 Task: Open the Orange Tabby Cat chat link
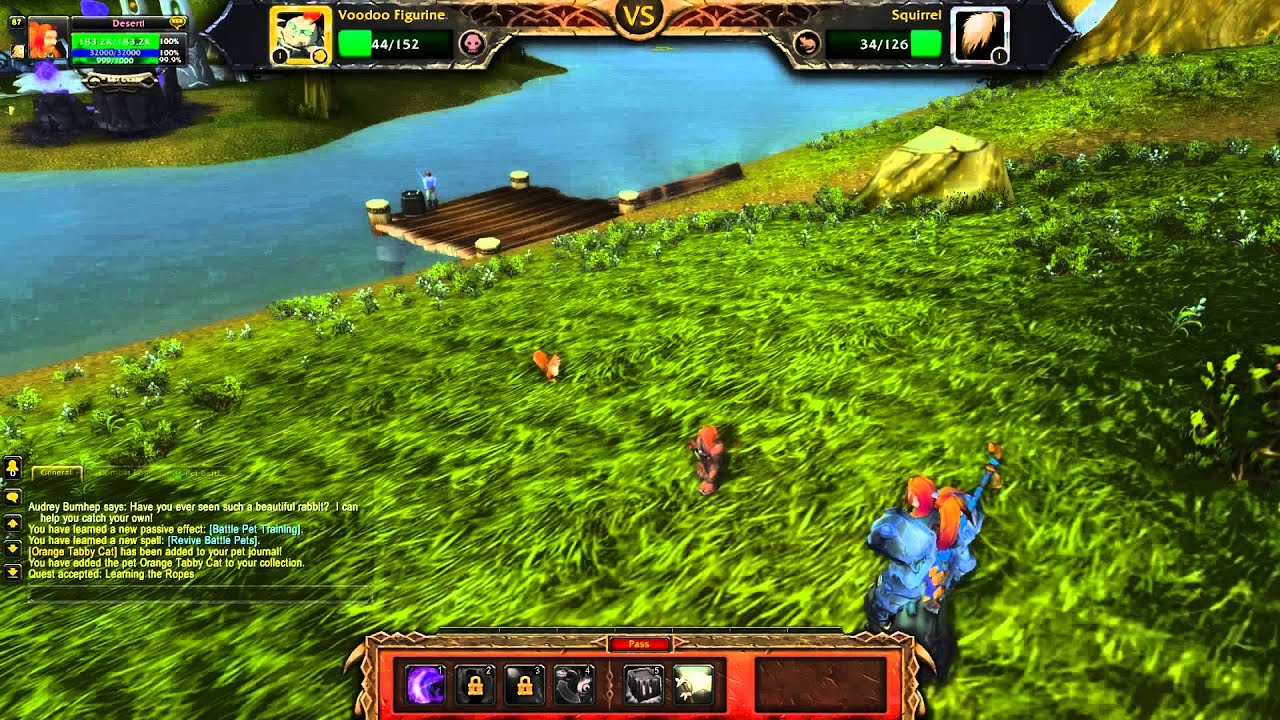[72, 551]
